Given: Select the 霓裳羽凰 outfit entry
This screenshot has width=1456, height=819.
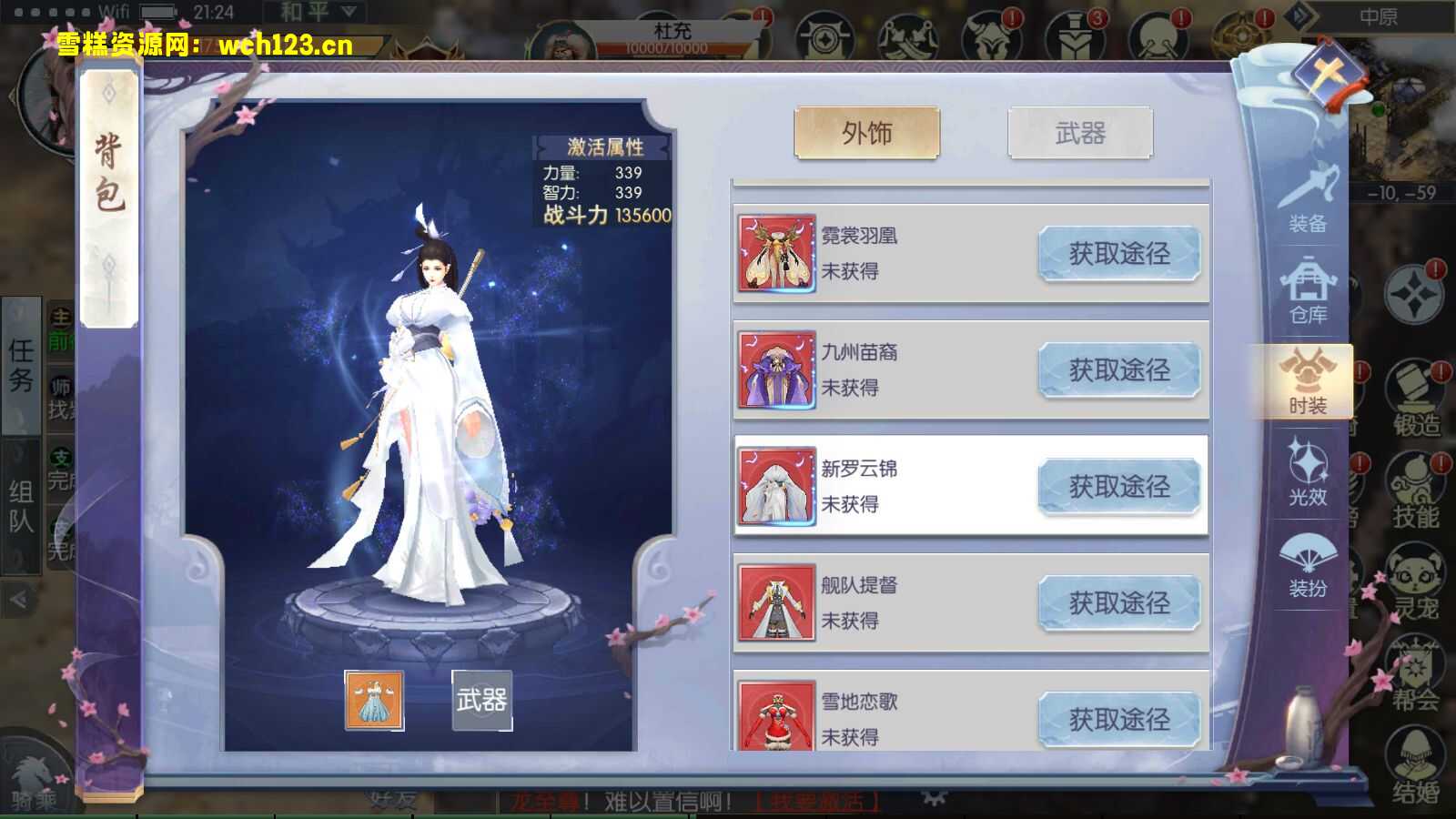Looking at the screenshot, I should pos(864,253).
